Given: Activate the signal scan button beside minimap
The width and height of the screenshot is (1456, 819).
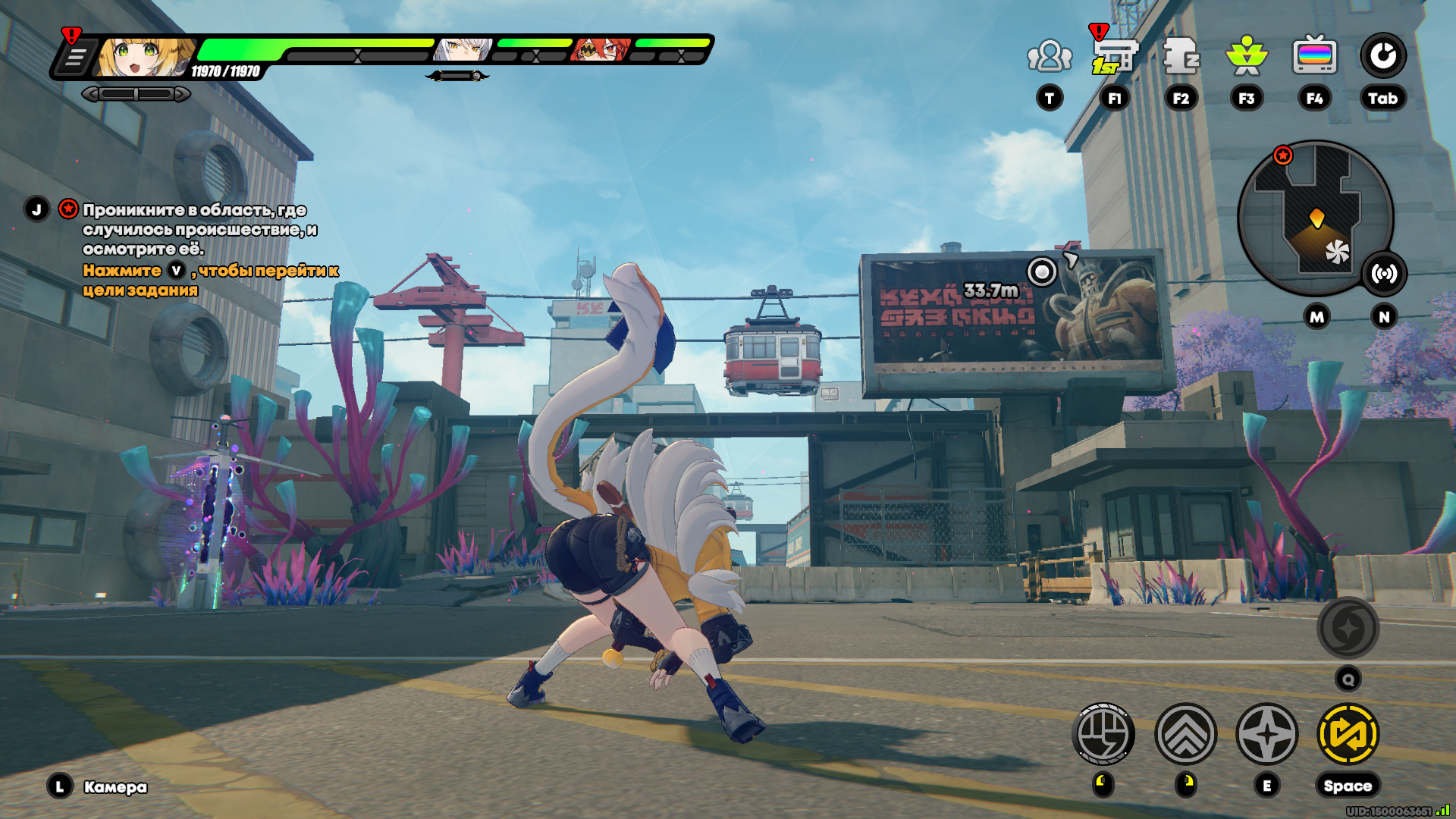Looking at the screenshot, I should 1384,274.
